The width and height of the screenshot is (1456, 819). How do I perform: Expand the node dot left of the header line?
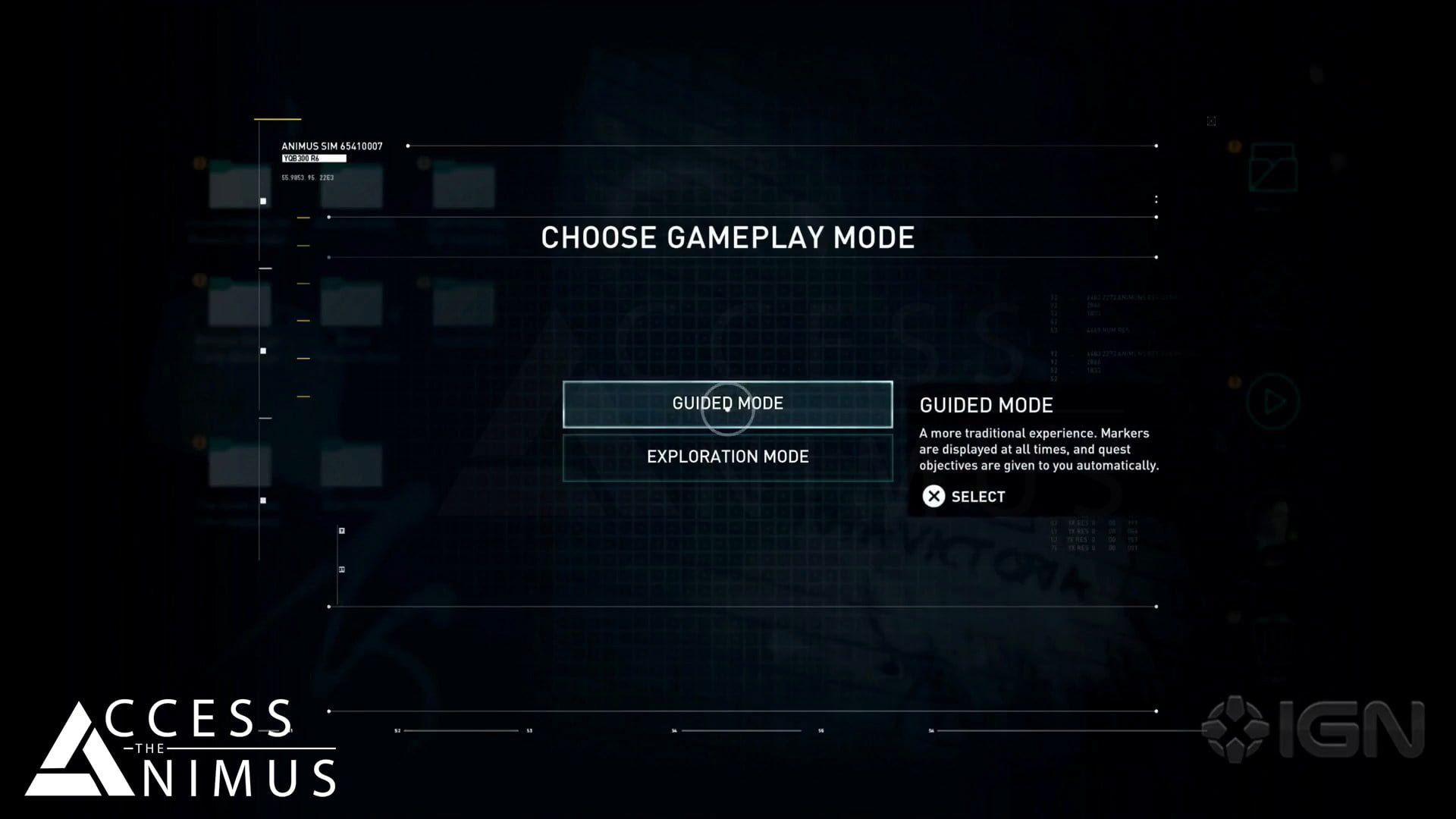tap(409, 145)
